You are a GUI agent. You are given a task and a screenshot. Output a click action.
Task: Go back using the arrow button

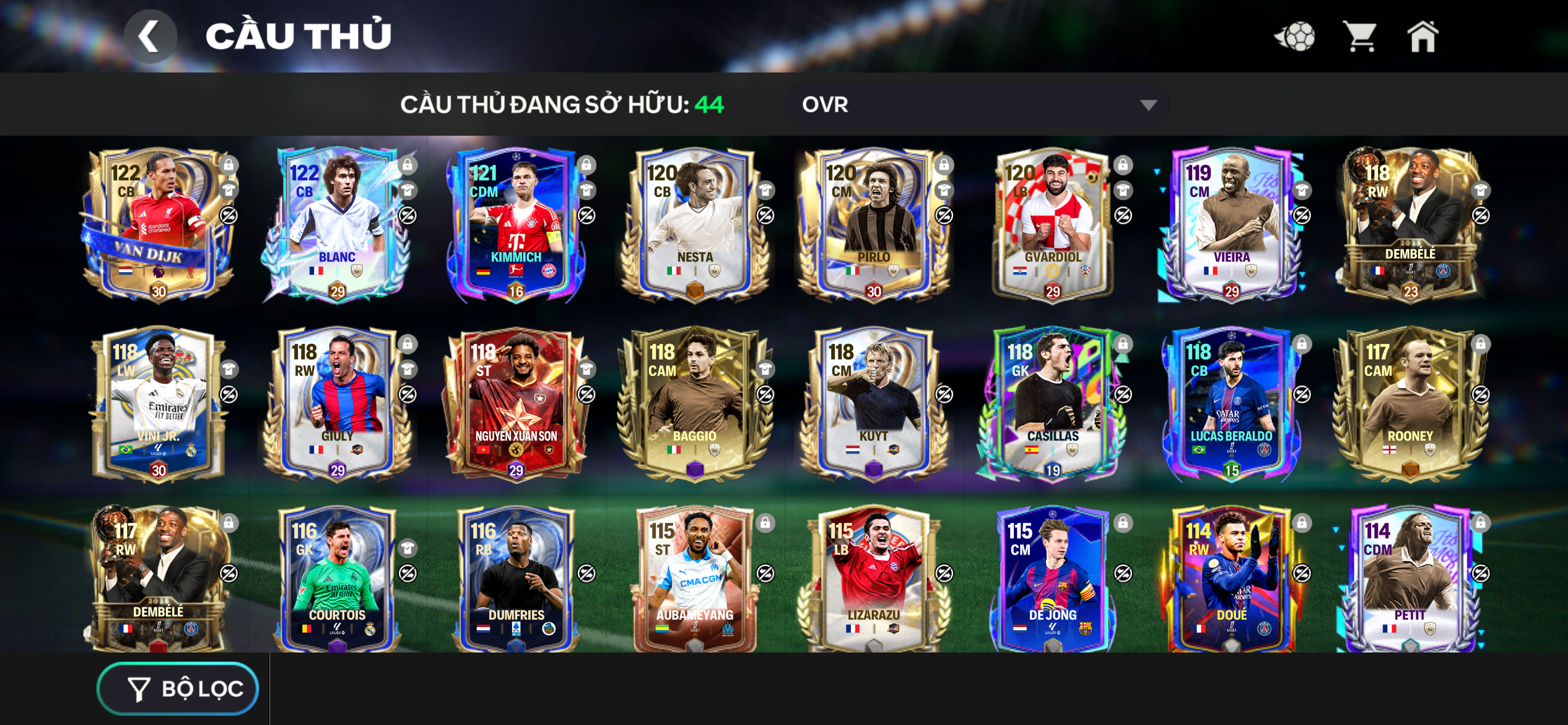click(150, 37)
